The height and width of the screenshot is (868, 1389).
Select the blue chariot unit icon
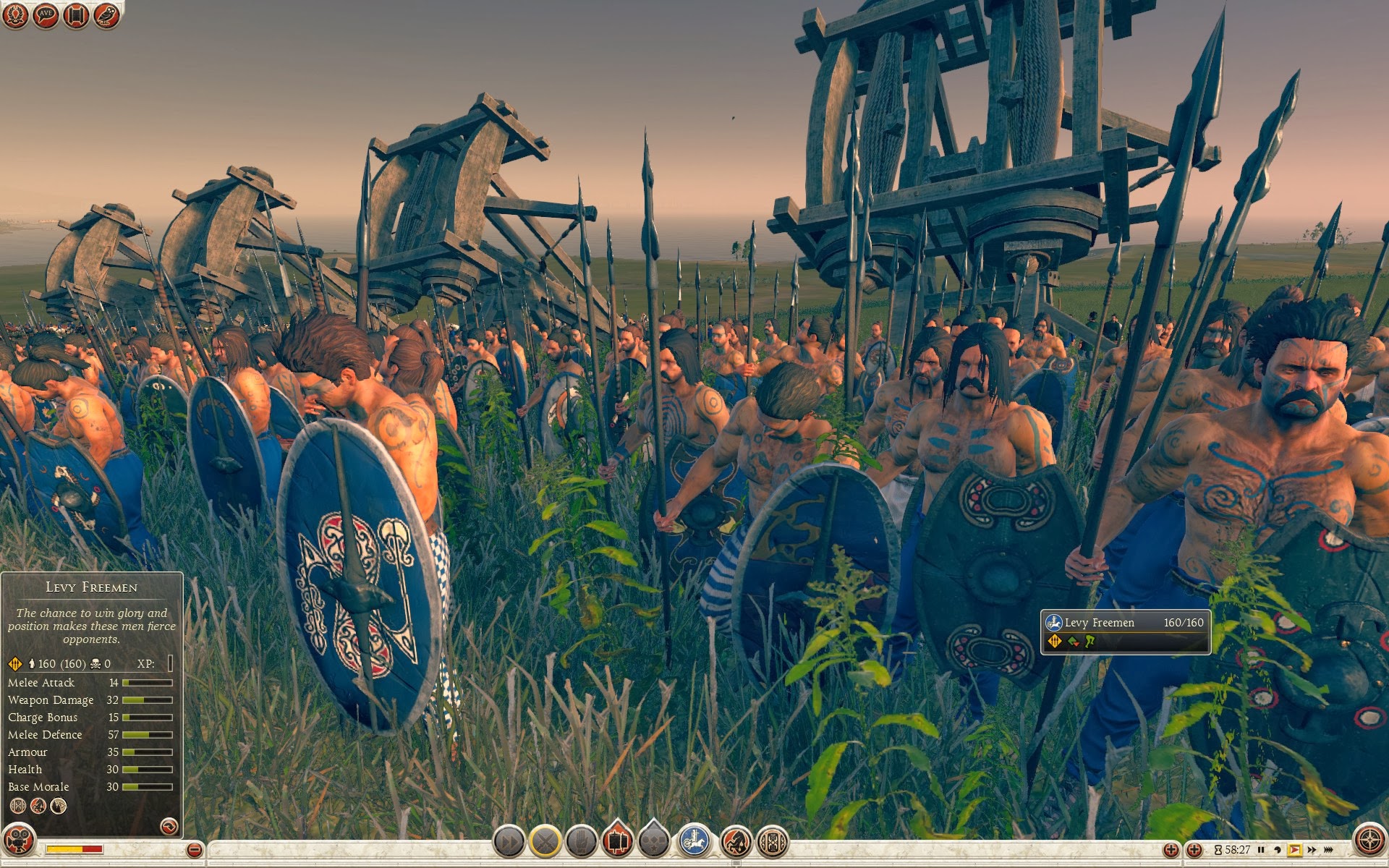[694, 841]
